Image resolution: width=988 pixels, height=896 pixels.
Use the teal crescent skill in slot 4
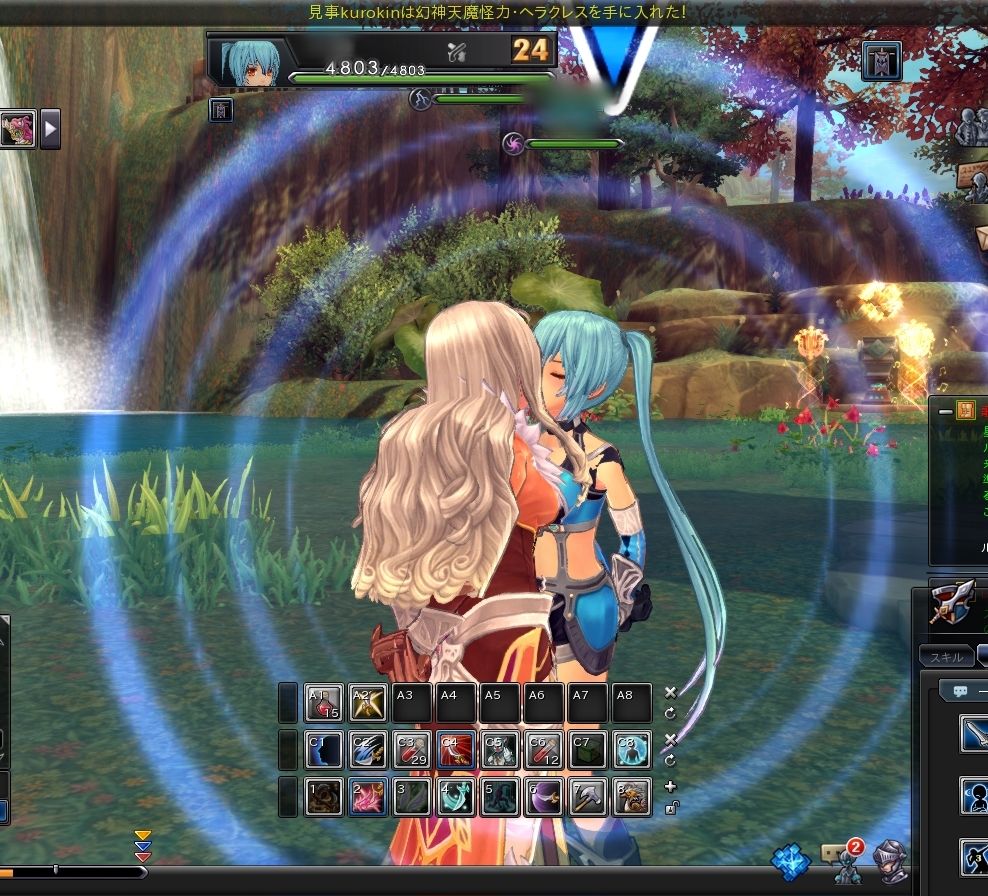click(x=455, y=797)
